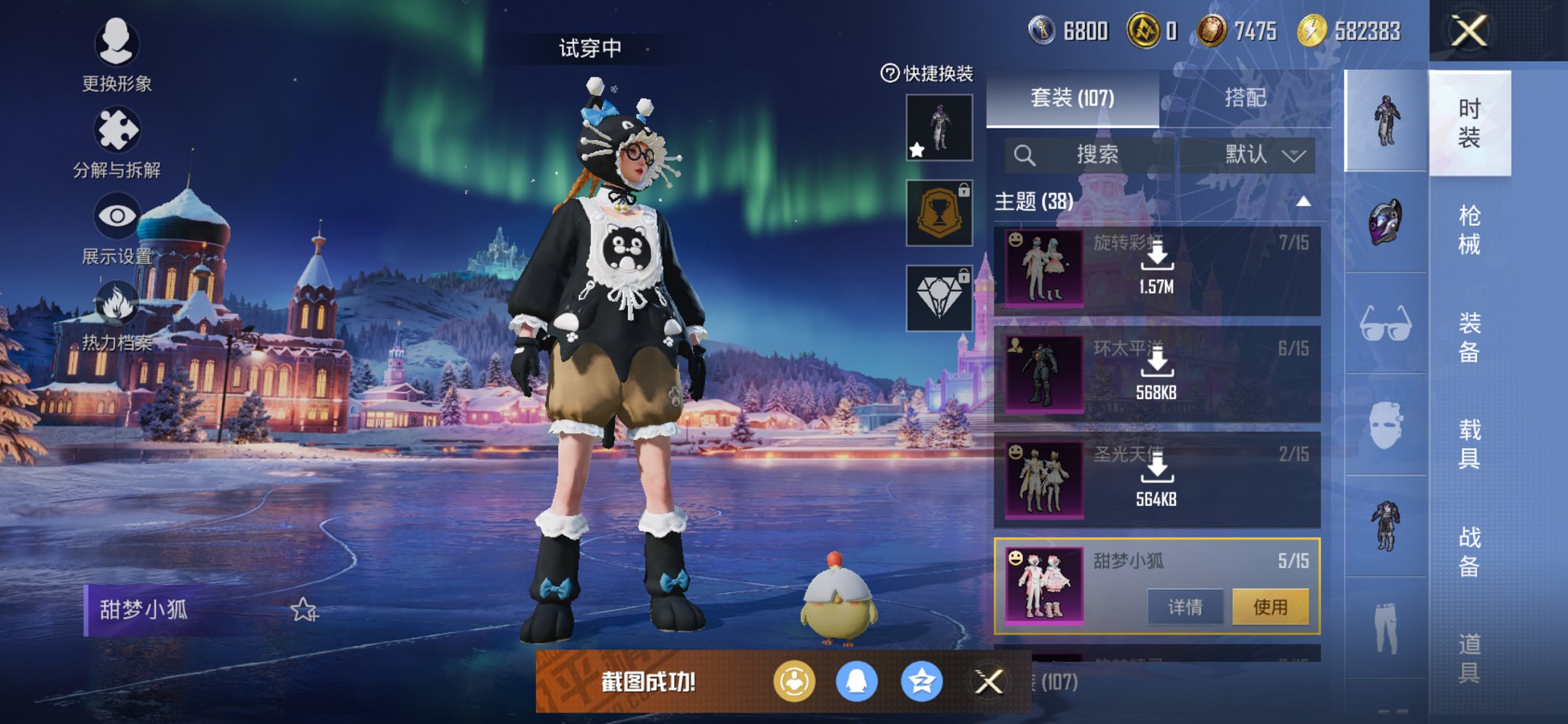View 详情 details for 甜梦小狐
The width and height of the screenshot is (1568, 724).
coord(1185,607)
